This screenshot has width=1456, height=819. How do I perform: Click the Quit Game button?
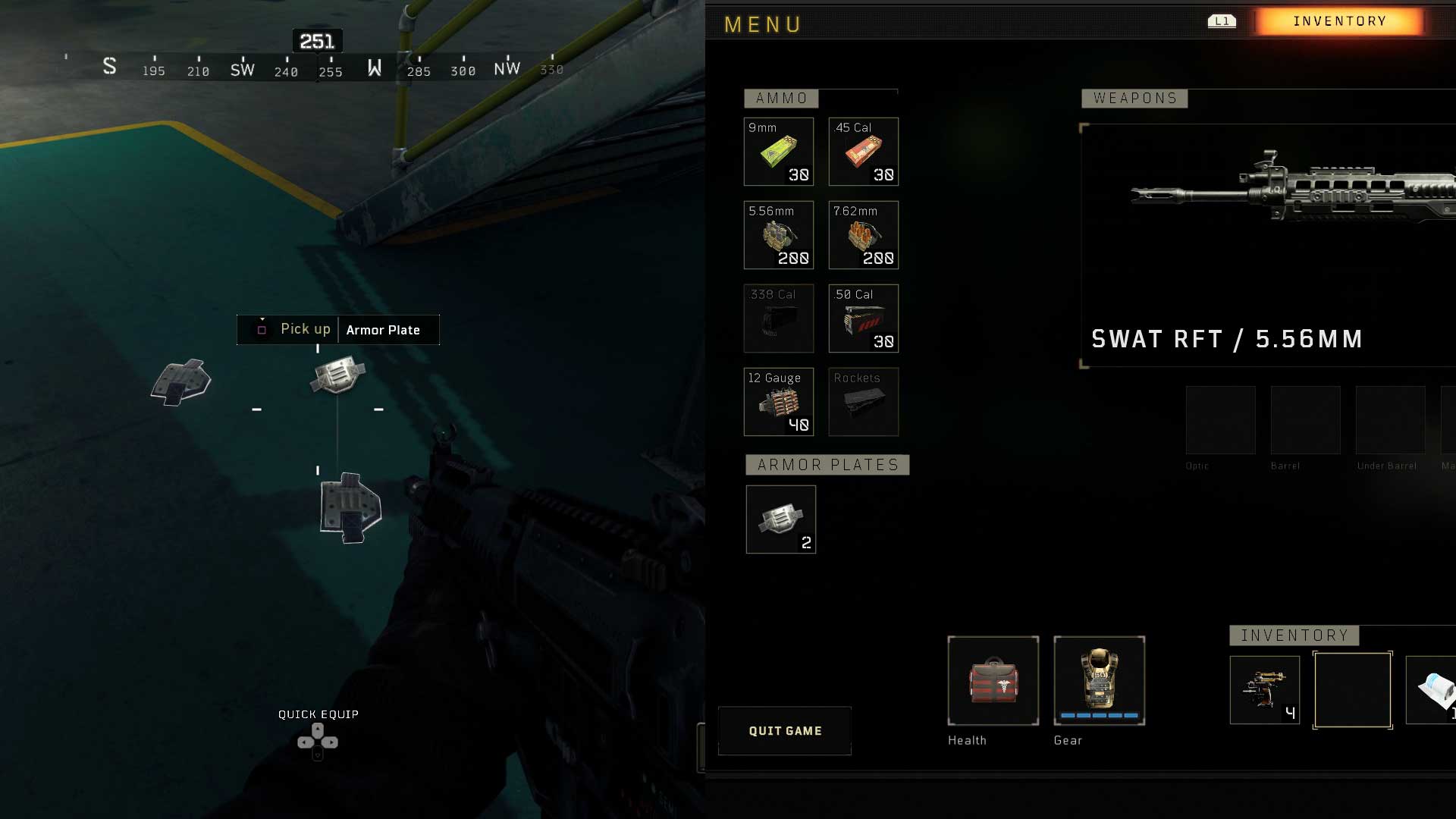click(x=785, y=731)
